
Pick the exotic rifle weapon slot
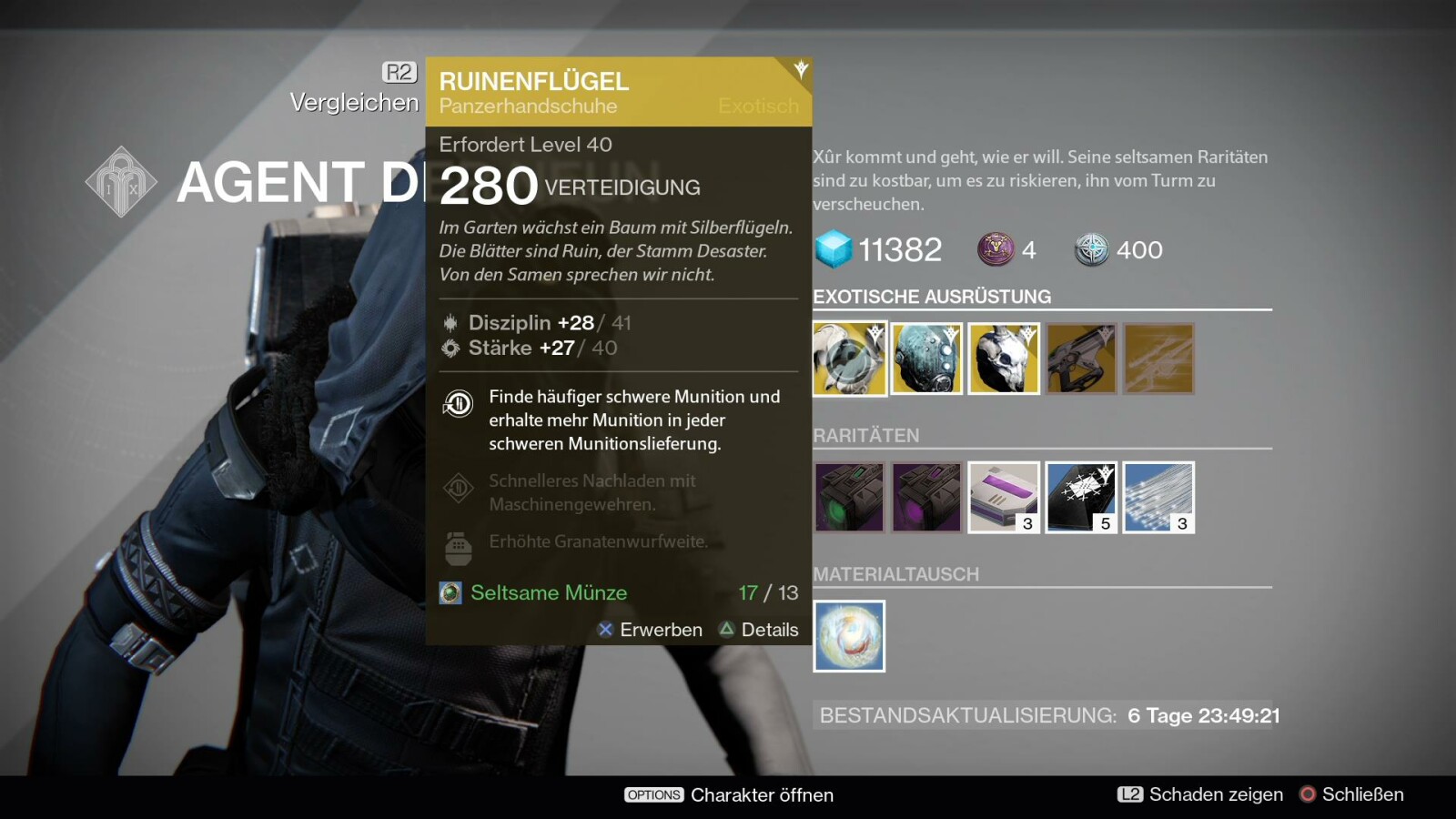click(x=1081, y=359)
